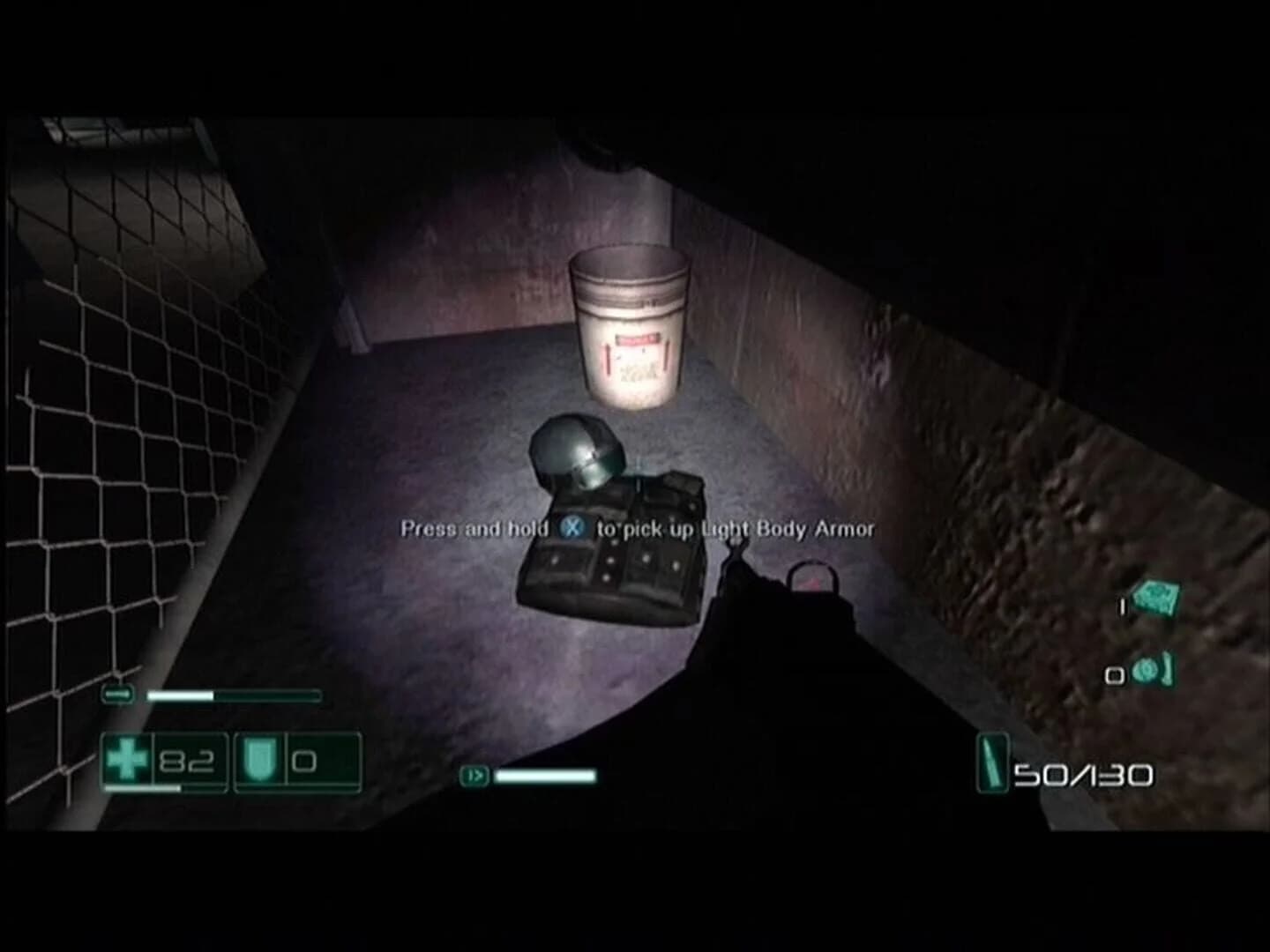1270x952 pixels.
Task: Click the helmet beside the armor vest
Action: click(x=578, y=454)
